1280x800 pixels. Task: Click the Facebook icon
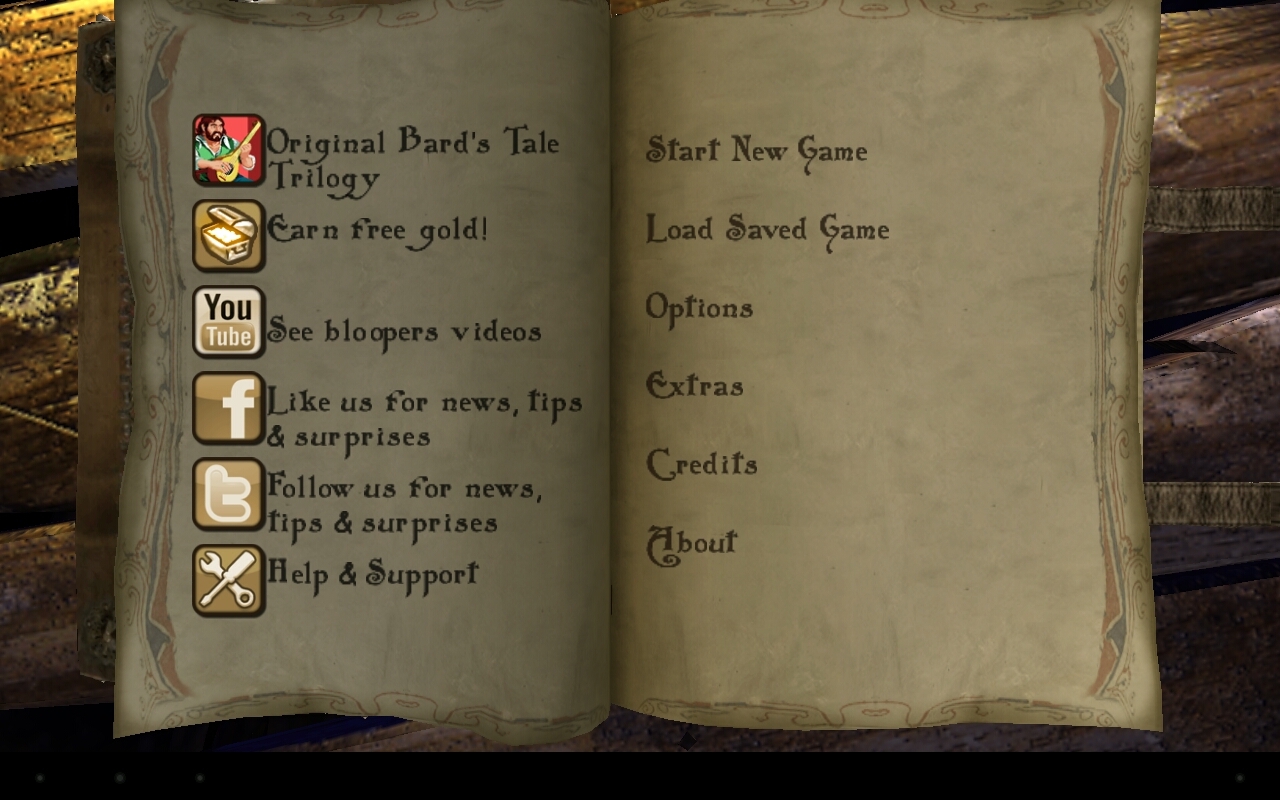click(x=229, y=408)
